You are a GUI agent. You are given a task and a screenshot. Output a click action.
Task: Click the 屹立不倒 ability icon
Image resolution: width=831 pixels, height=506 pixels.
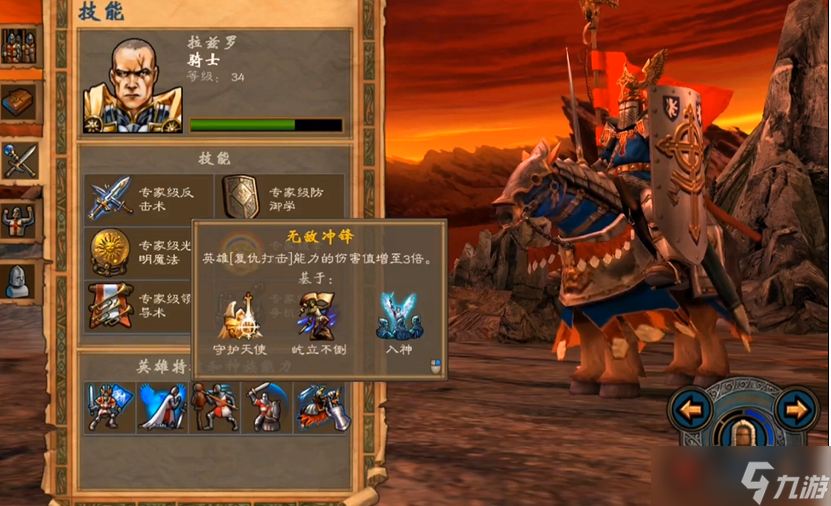(x=317, y=315)
